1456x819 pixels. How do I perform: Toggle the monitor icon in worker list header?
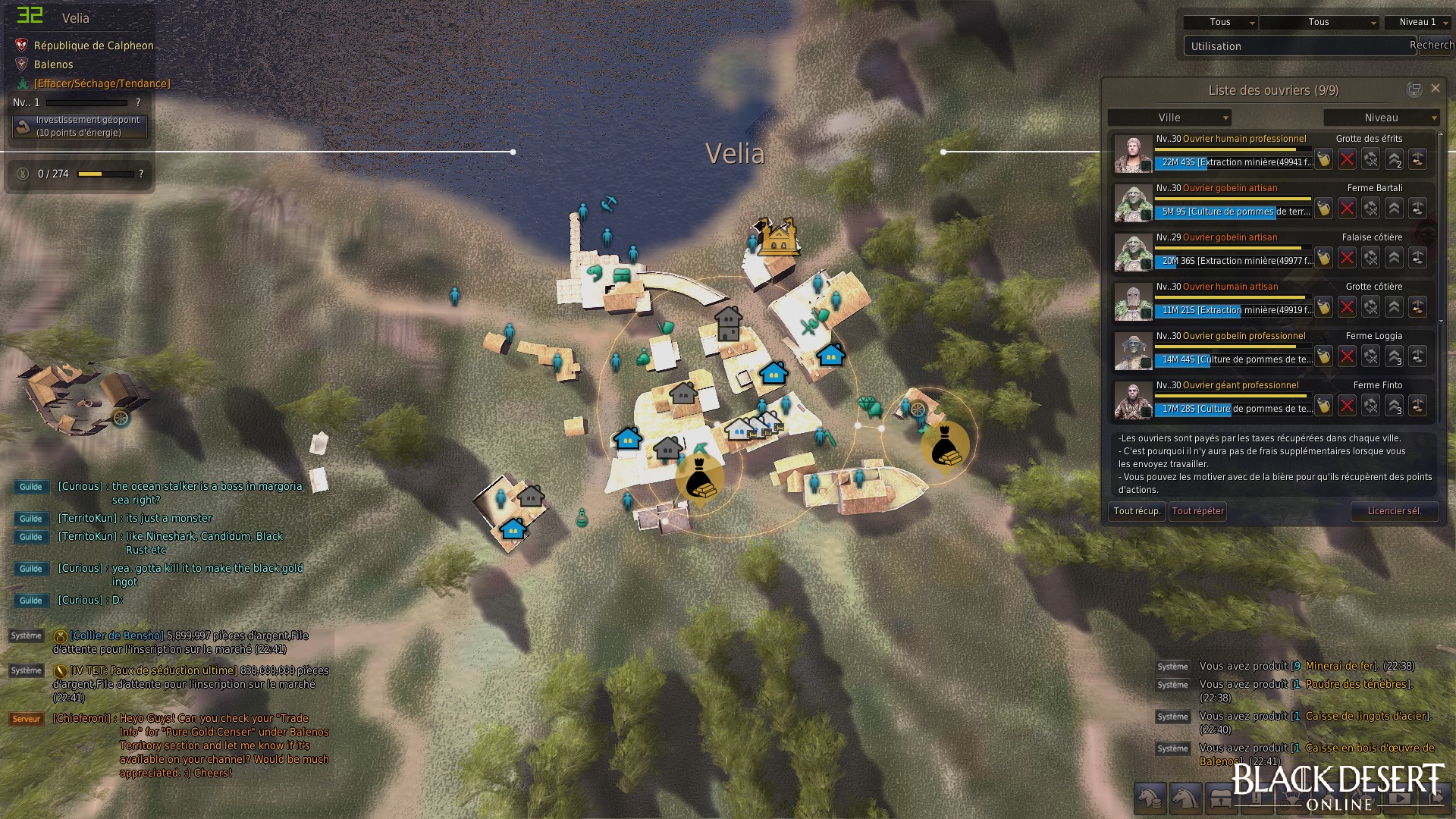[x=1414, y=89]
